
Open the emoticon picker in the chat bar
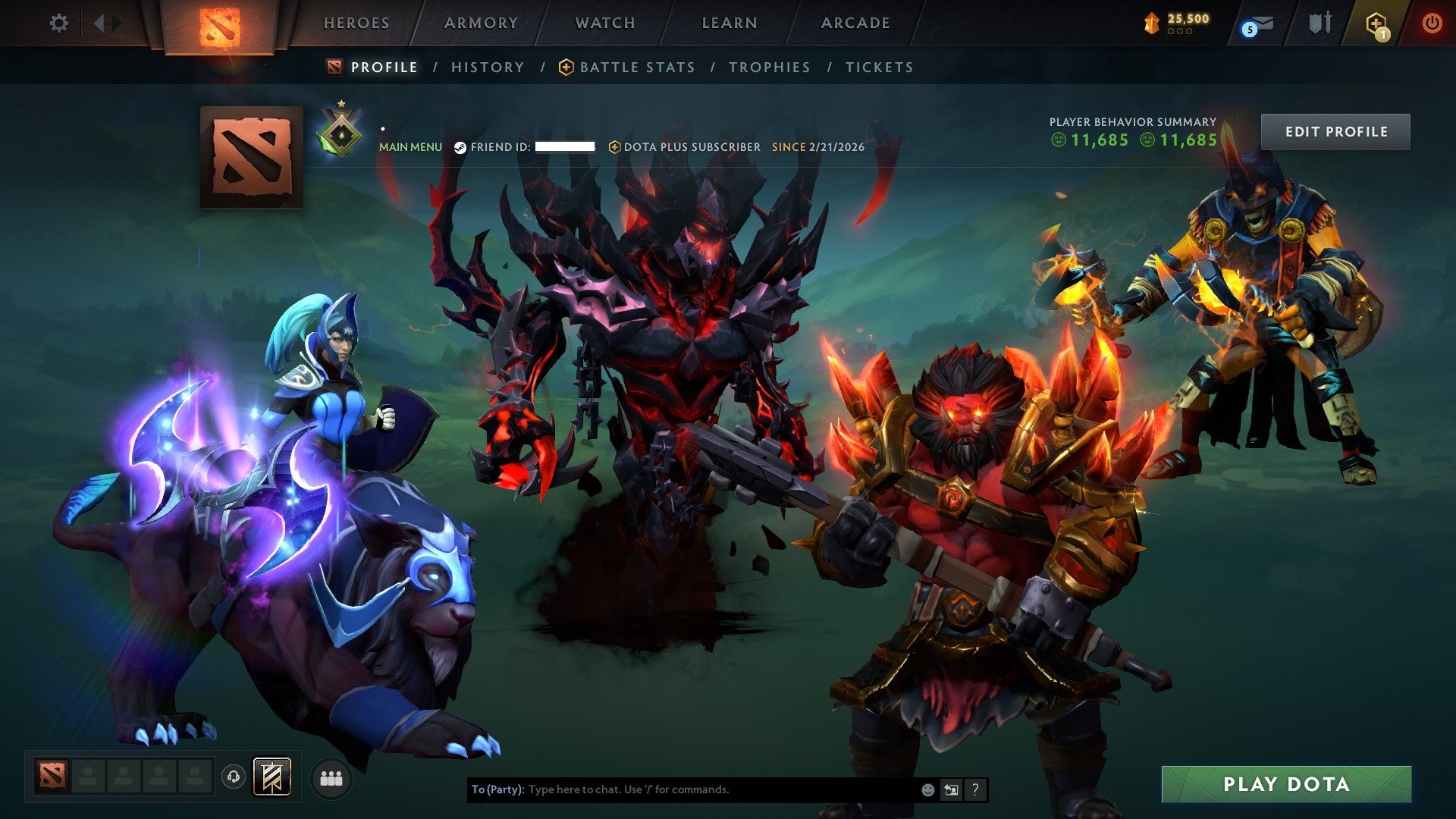click(x=927, y=789)
